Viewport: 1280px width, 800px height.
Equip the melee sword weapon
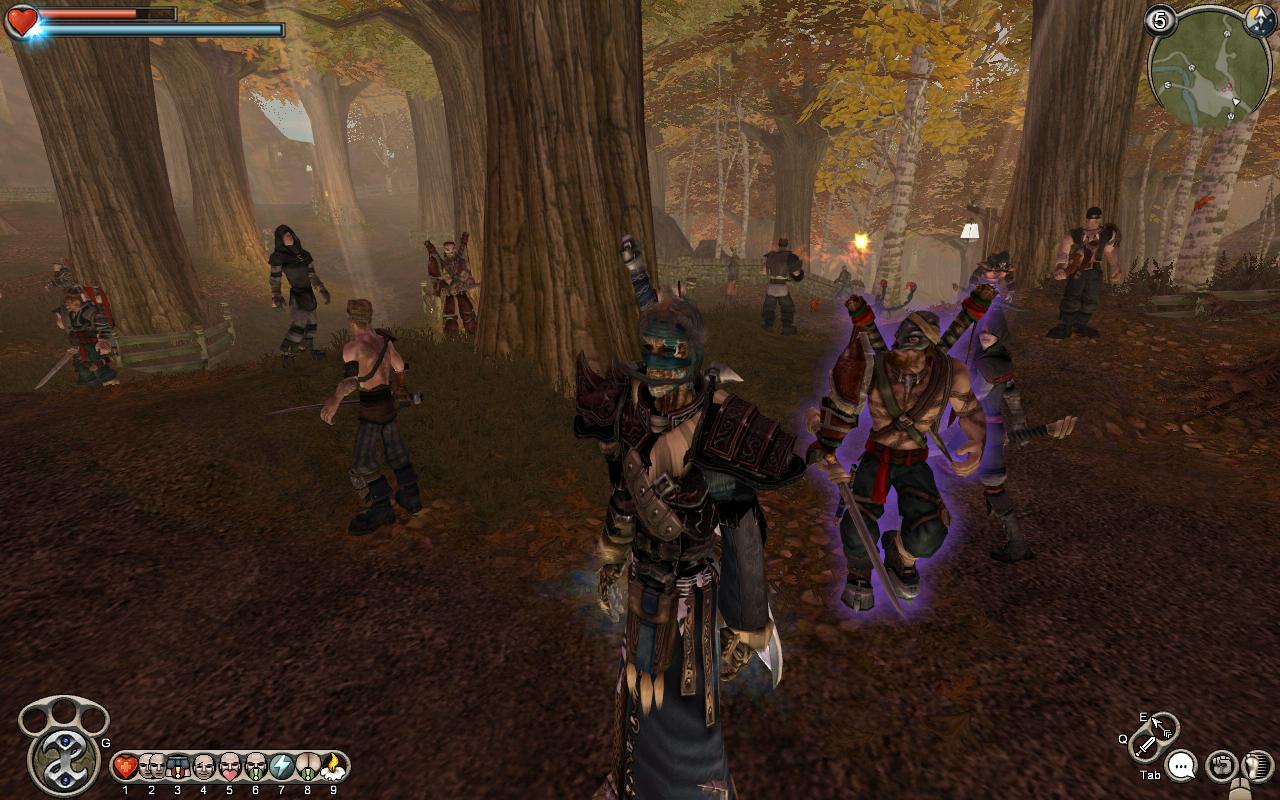pyautogui.click(x=1146, y=745)
